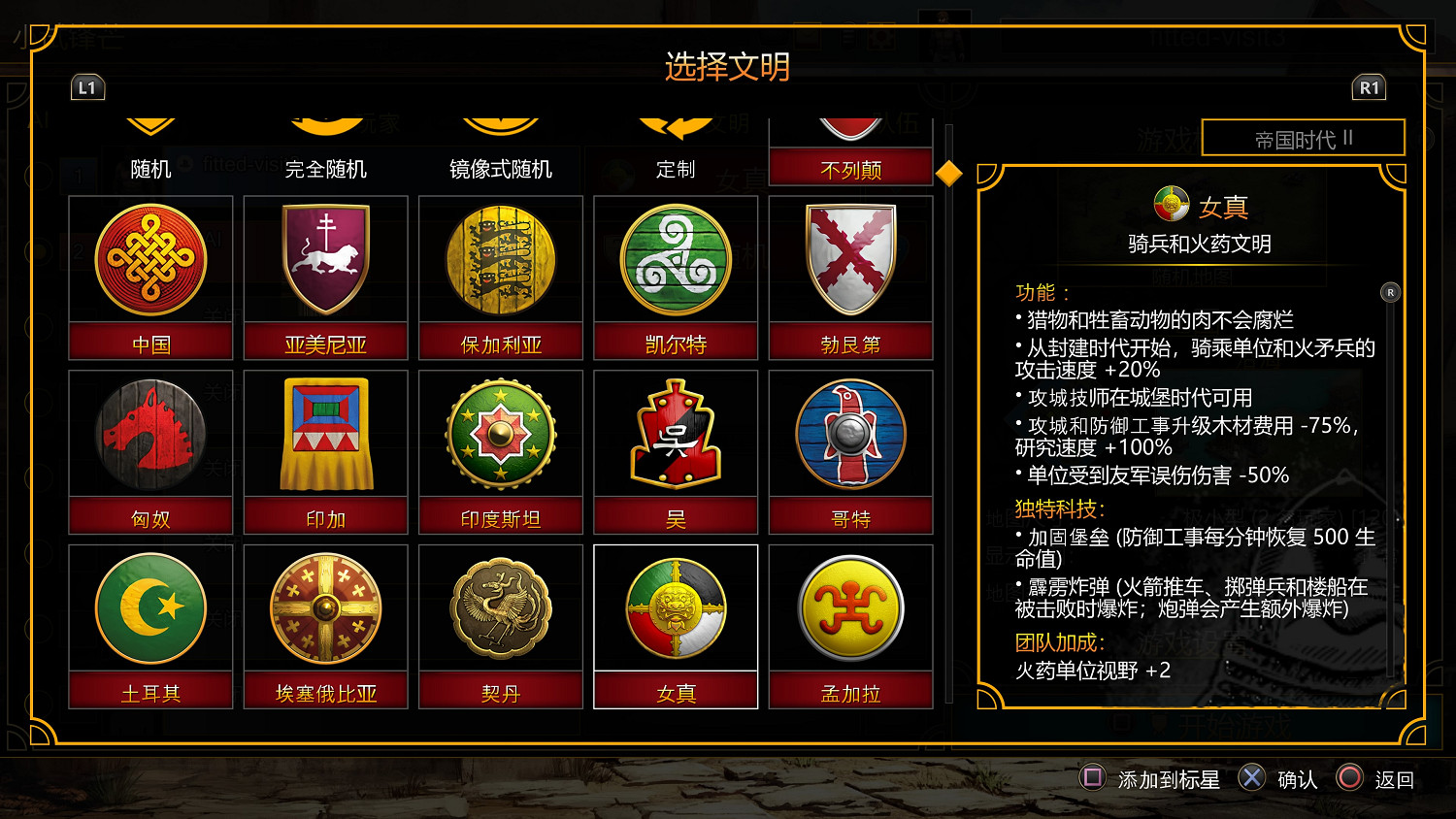
Task: Choose the 孟加拉 civilization
Action: 850,608
